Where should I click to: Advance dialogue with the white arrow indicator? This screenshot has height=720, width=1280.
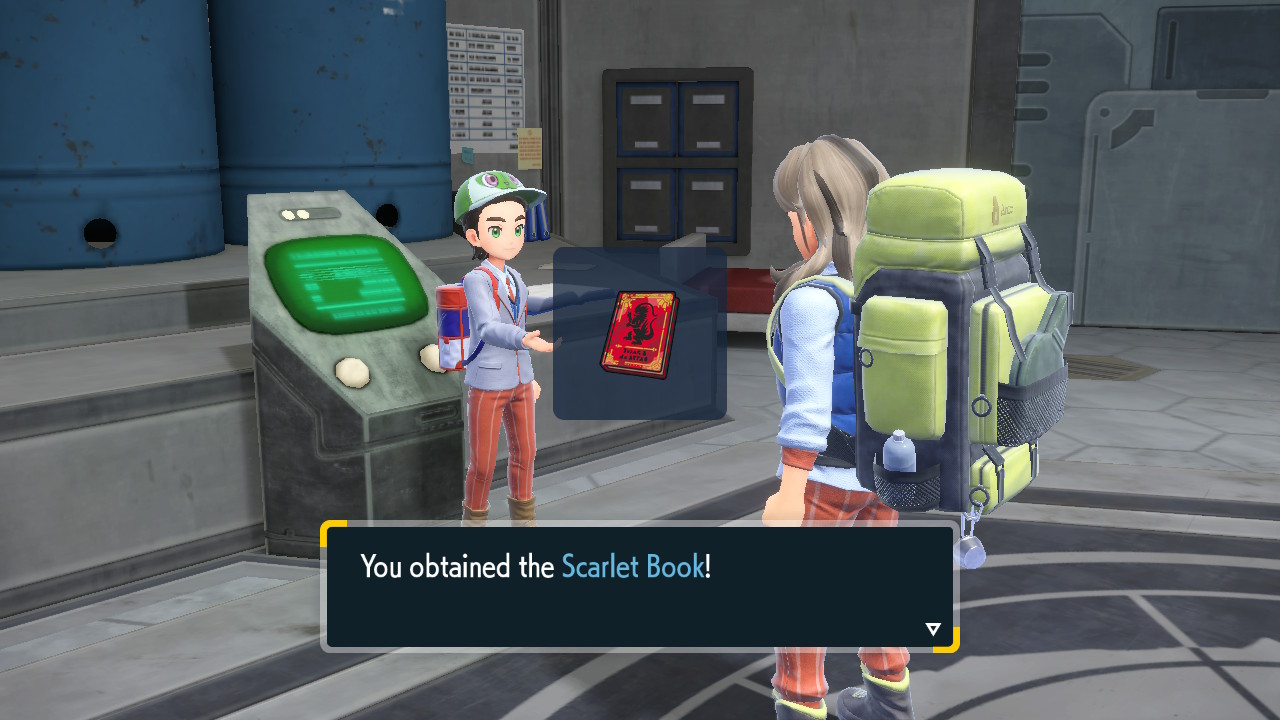pos(933,629)
